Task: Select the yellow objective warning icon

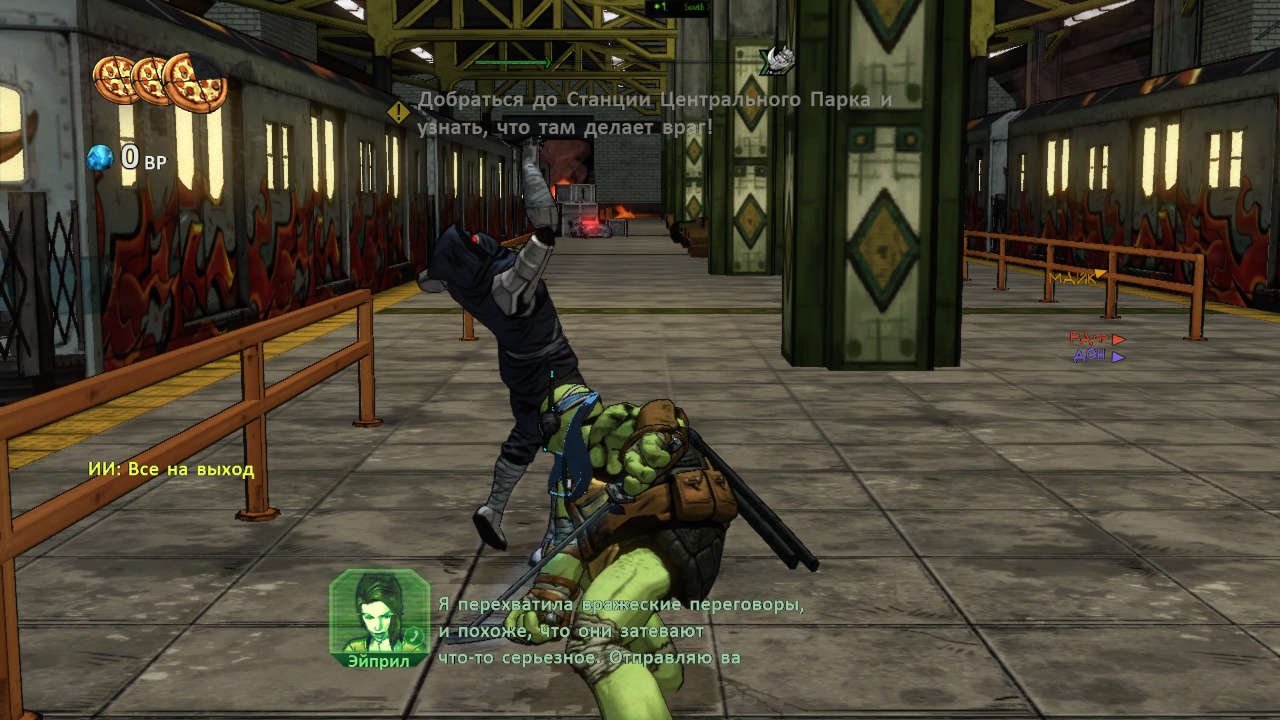Action: pos(399,112)
